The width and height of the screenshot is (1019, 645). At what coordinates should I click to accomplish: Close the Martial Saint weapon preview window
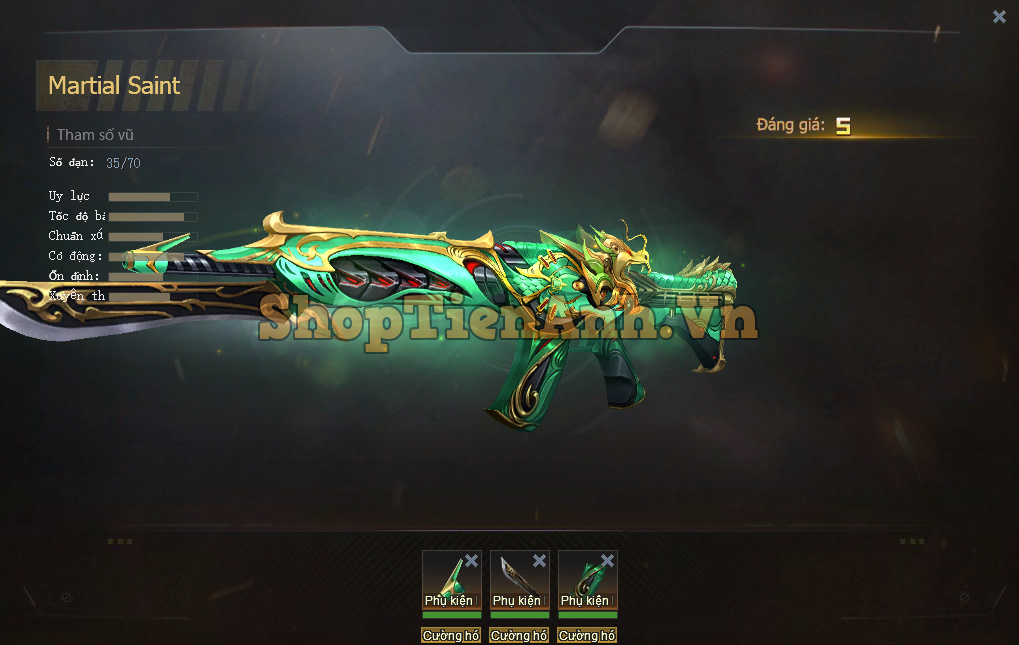tap(999, 16)
